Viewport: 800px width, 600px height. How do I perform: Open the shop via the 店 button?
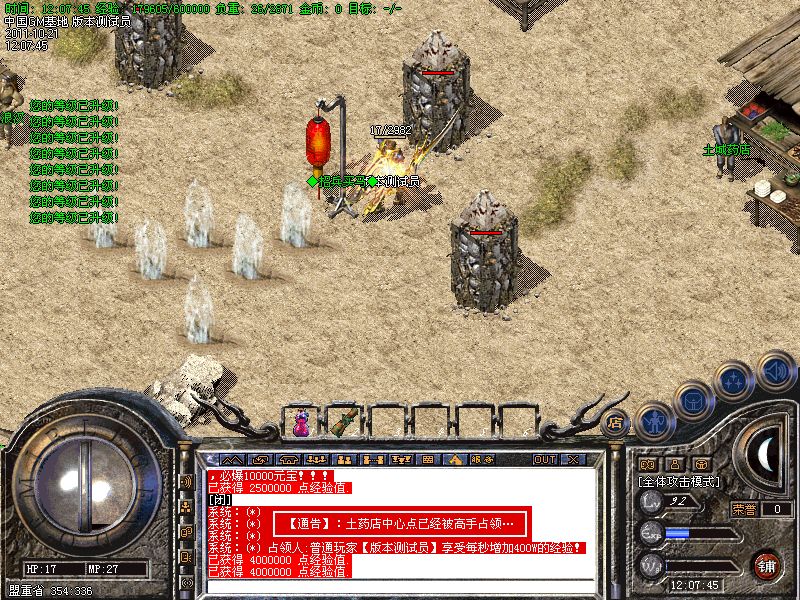(614, 422)
